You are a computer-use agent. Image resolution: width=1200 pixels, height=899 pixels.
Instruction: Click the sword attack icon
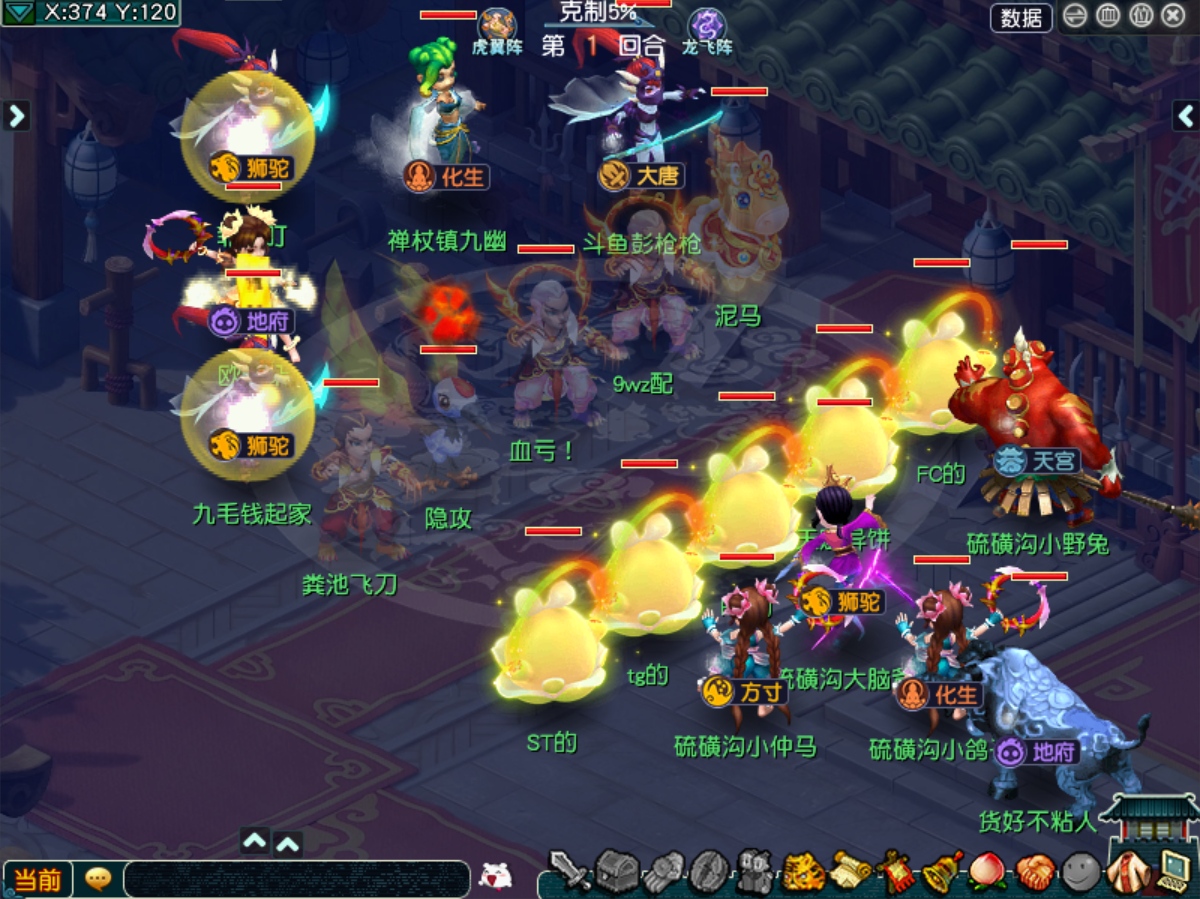point(570,871)
